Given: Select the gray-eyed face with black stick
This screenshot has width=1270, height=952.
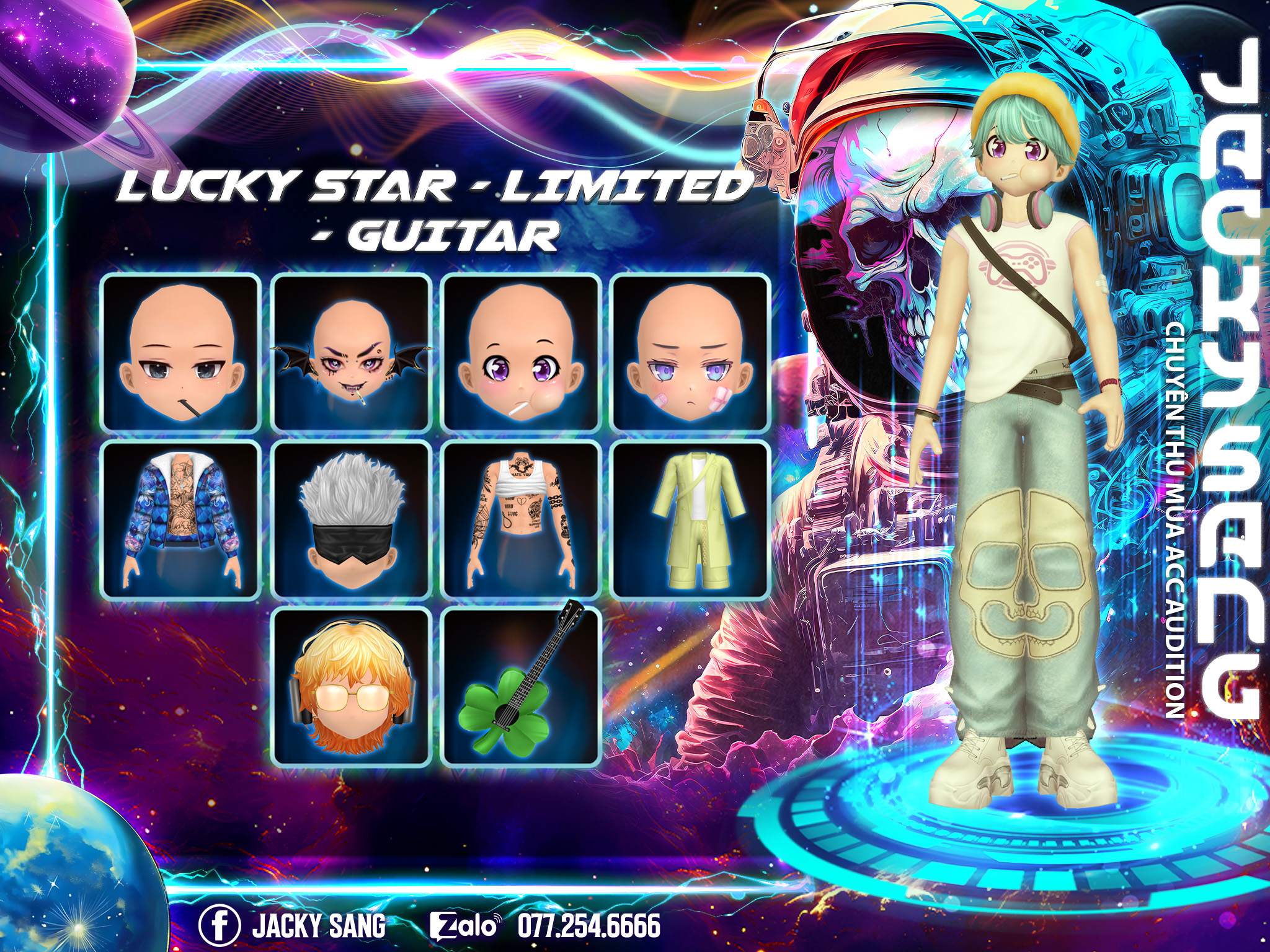Looking at the screenshot, I should (x=180, y=353).
